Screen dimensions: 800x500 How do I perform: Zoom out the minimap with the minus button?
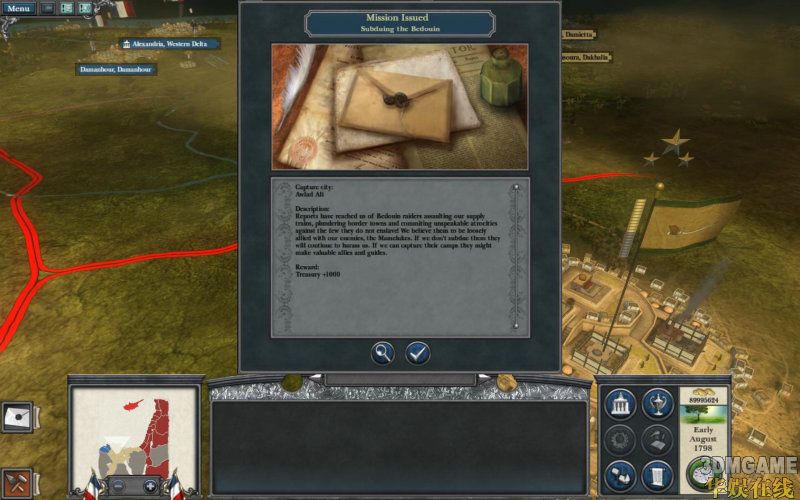point(117,486)
